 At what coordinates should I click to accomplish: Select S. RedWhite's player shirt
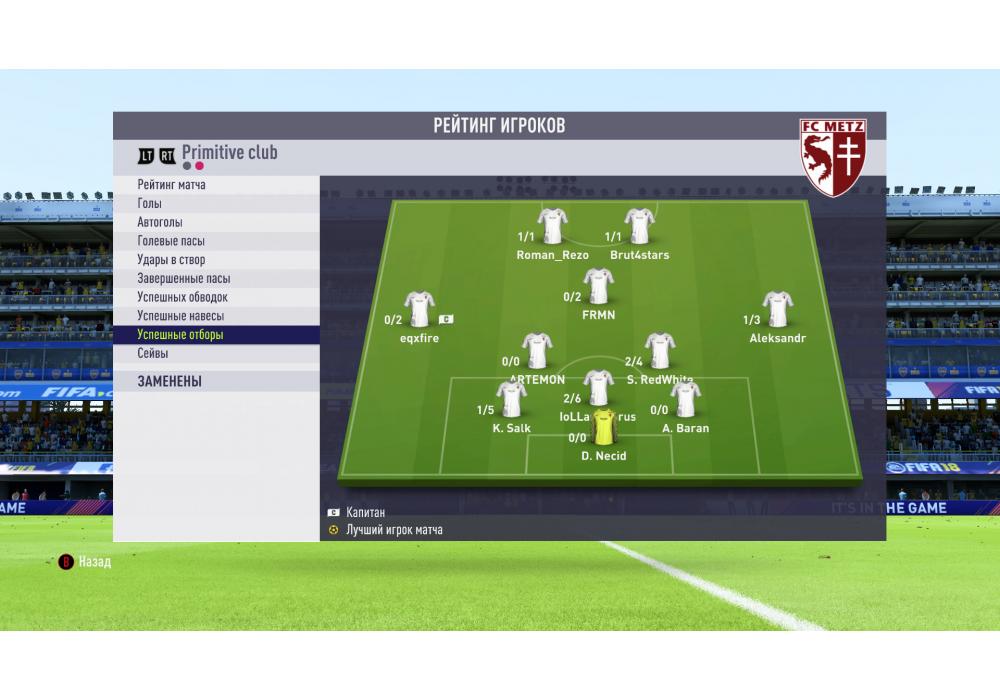point(659,351)
